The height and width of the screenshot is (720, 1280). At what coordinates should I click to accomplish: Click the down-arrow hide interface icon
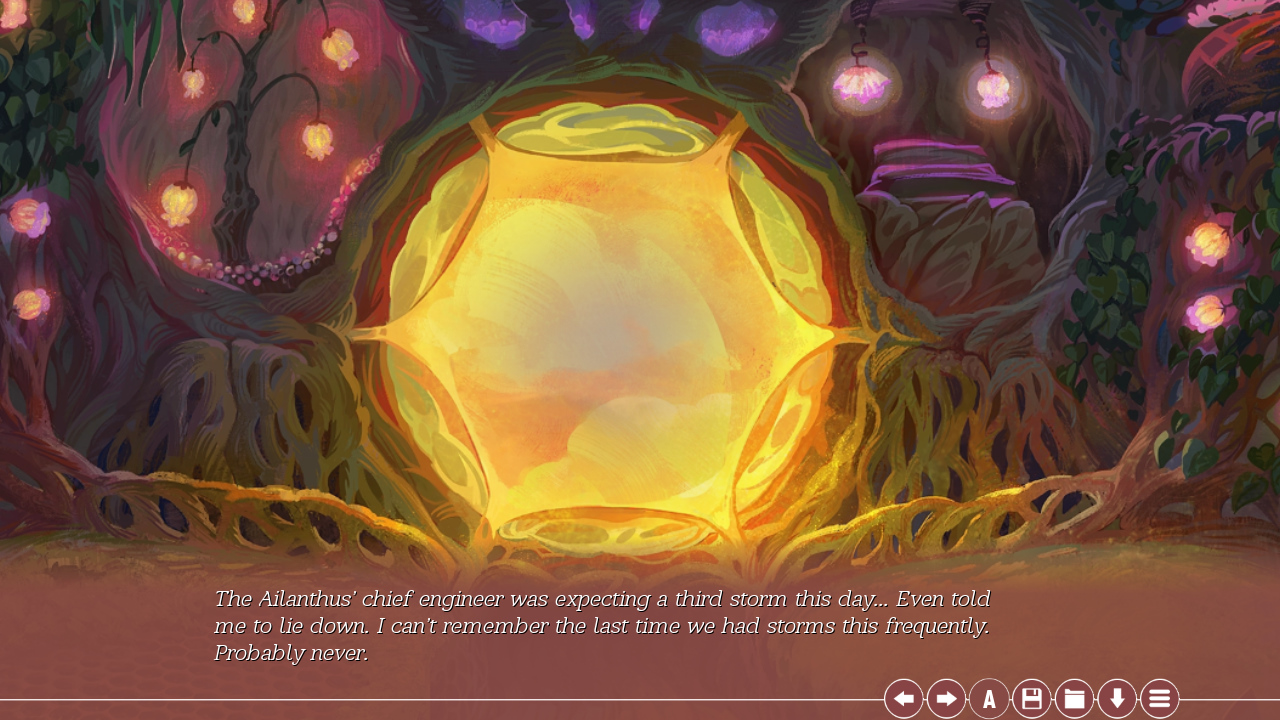point(1116,697)
